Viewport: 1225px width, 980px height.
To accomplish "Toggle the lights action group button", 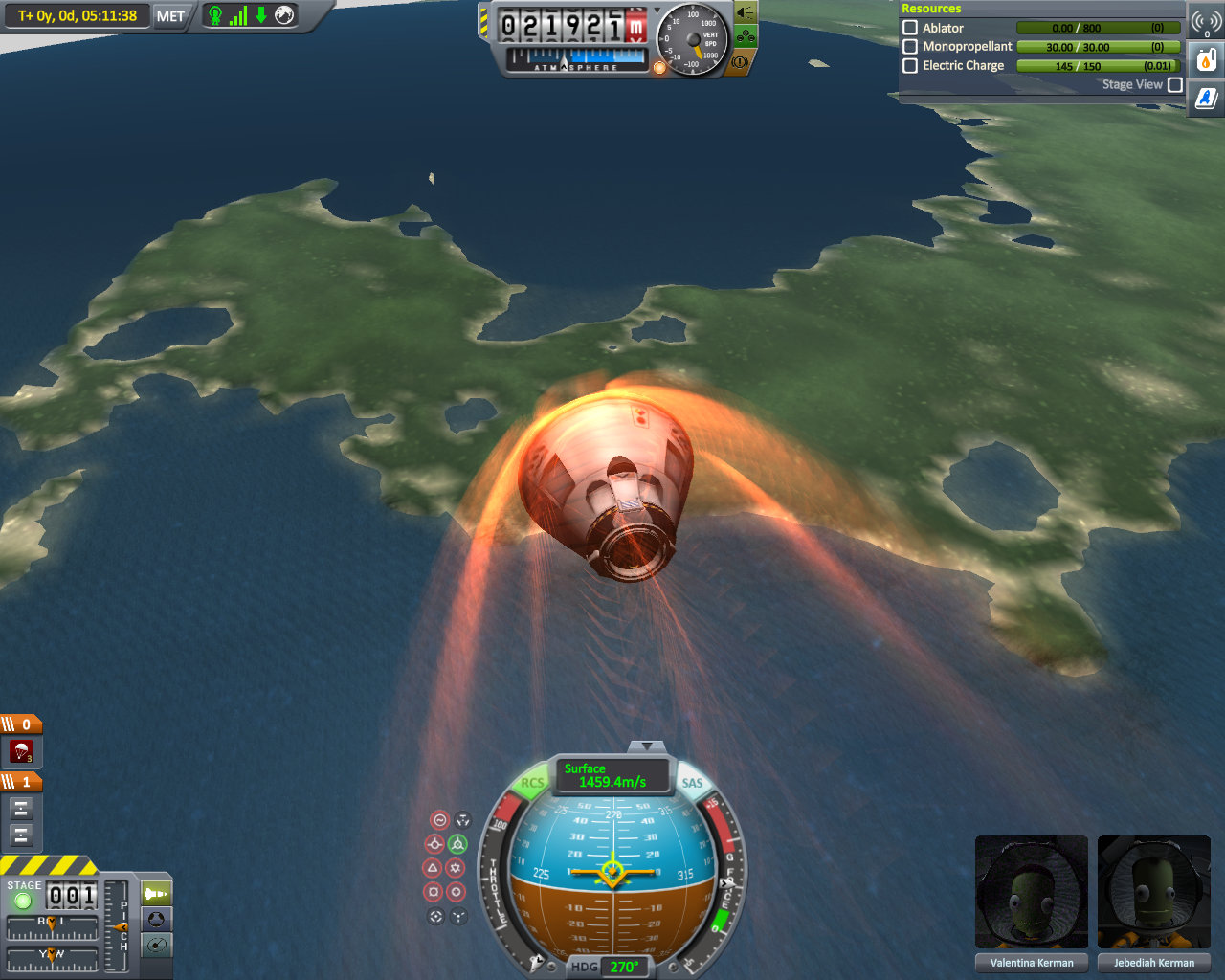I will [x=746, y=14].
